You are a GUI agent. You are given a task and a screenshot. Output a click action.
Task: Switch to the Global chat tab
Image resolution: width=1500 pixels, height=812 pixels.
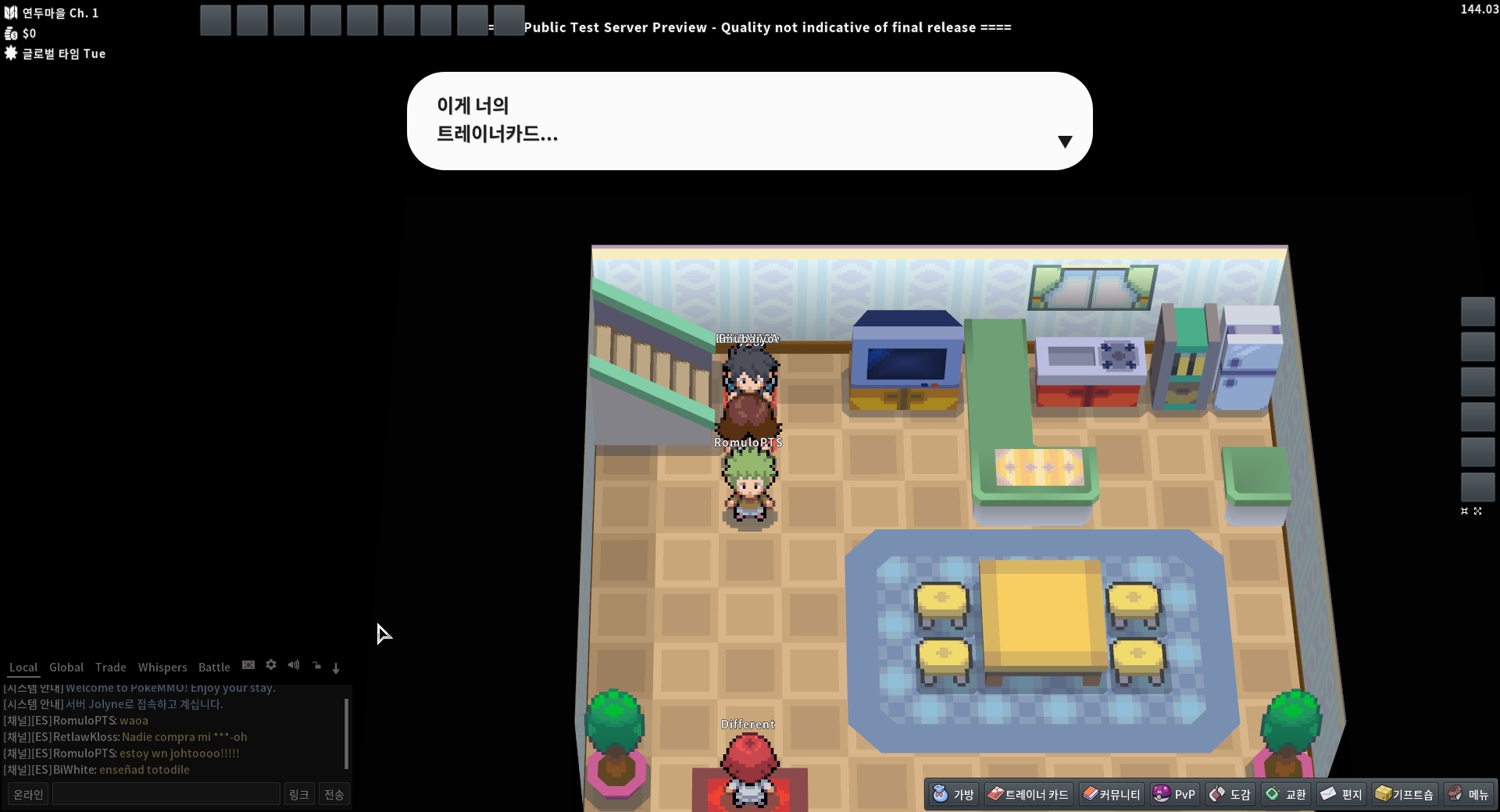tap(66, 668)
